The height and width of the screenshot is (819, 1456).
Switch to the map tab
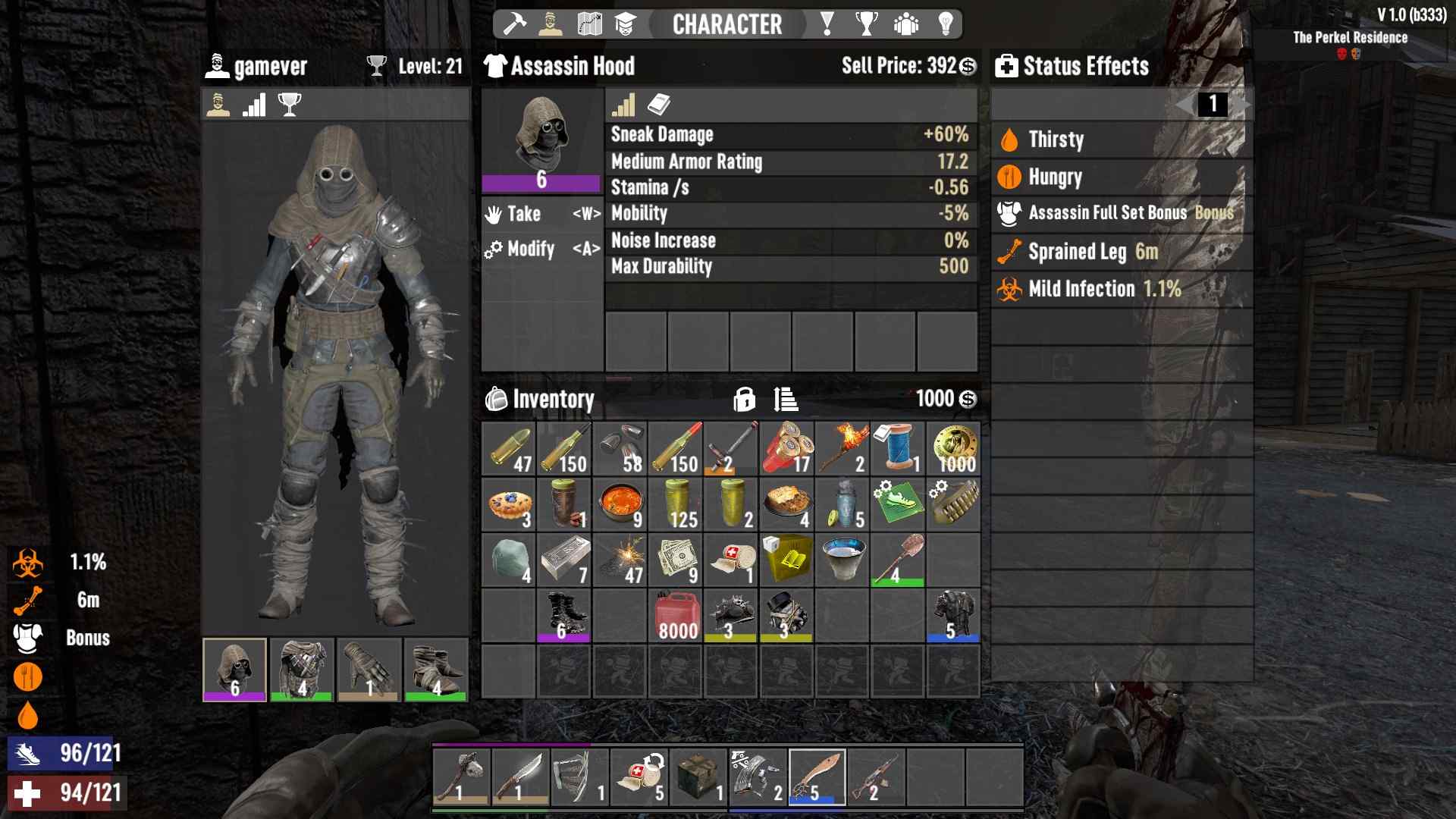coord(589,24)
